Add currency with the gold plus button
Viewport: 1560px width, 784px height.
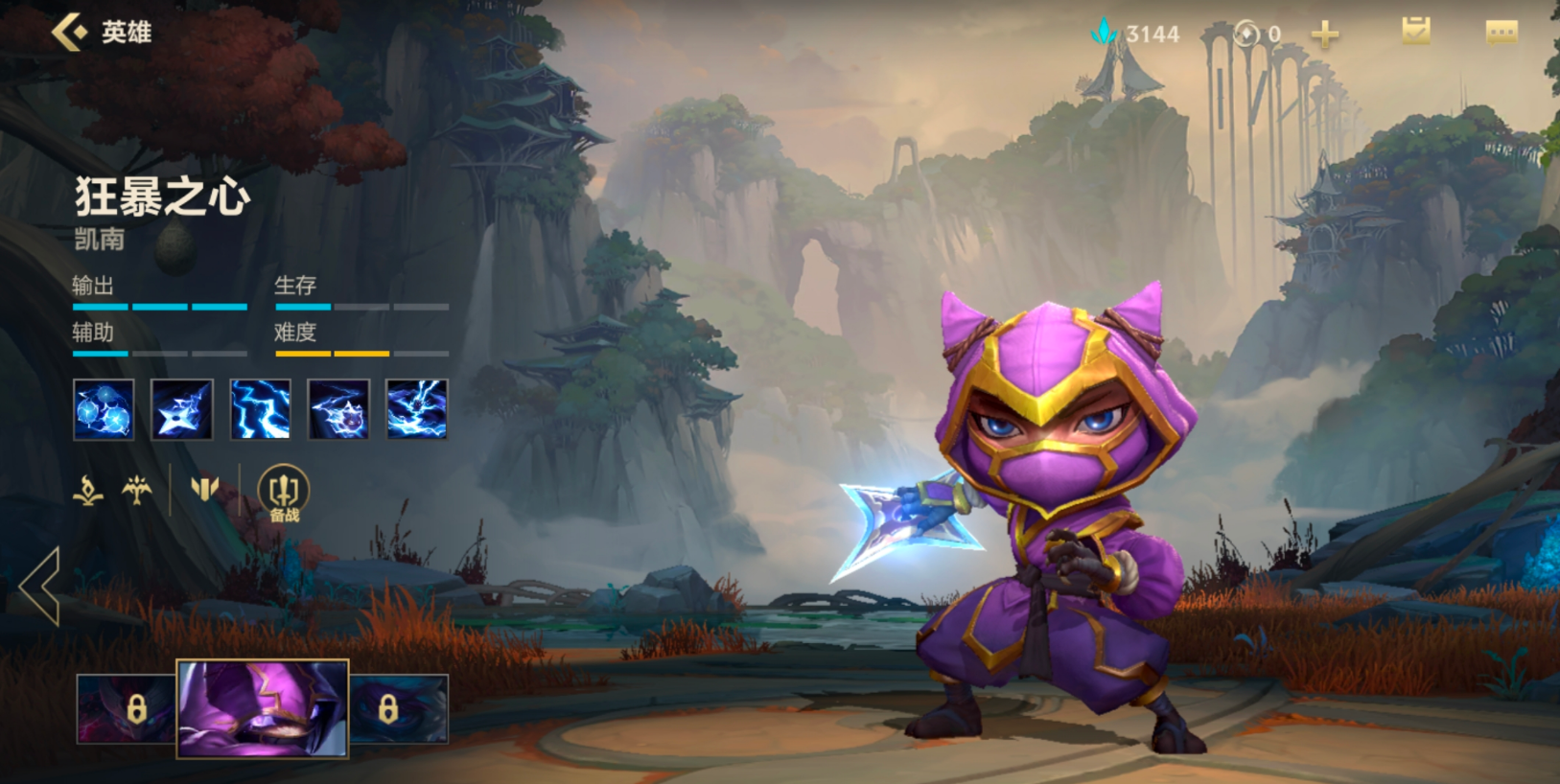1325,35
